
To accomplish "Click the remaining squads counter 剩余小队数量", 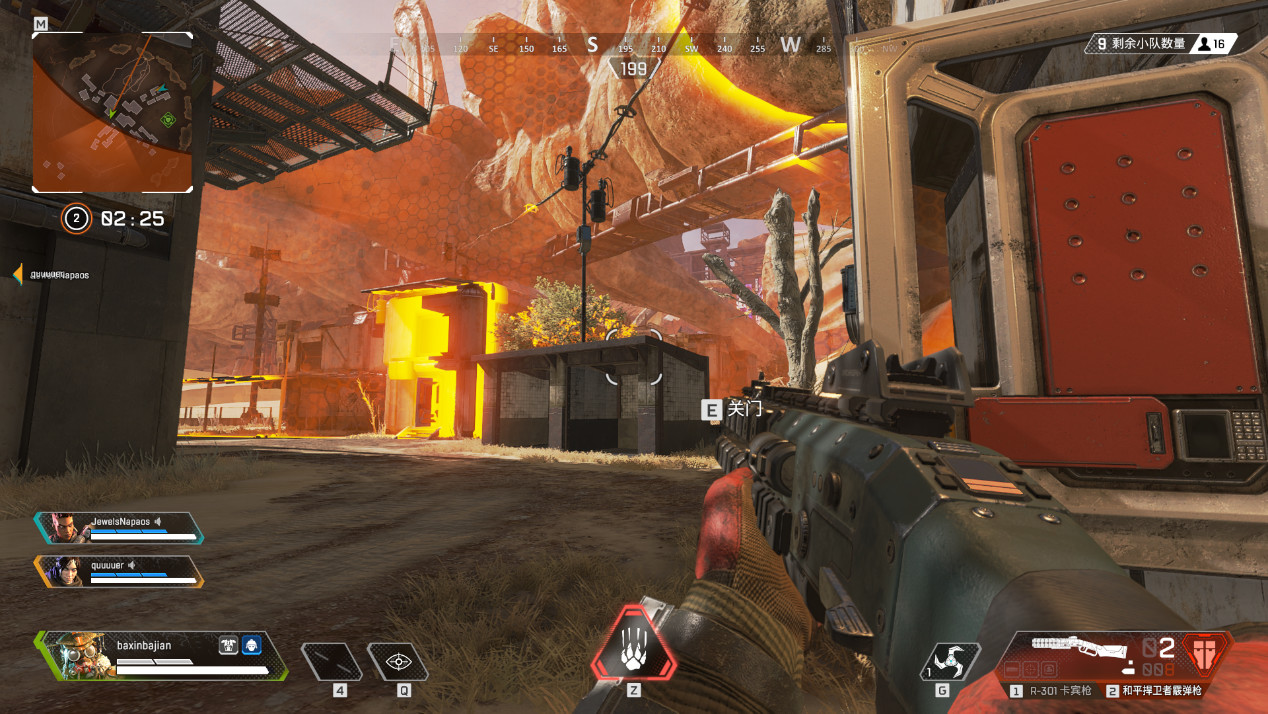I will (1142, 44).
